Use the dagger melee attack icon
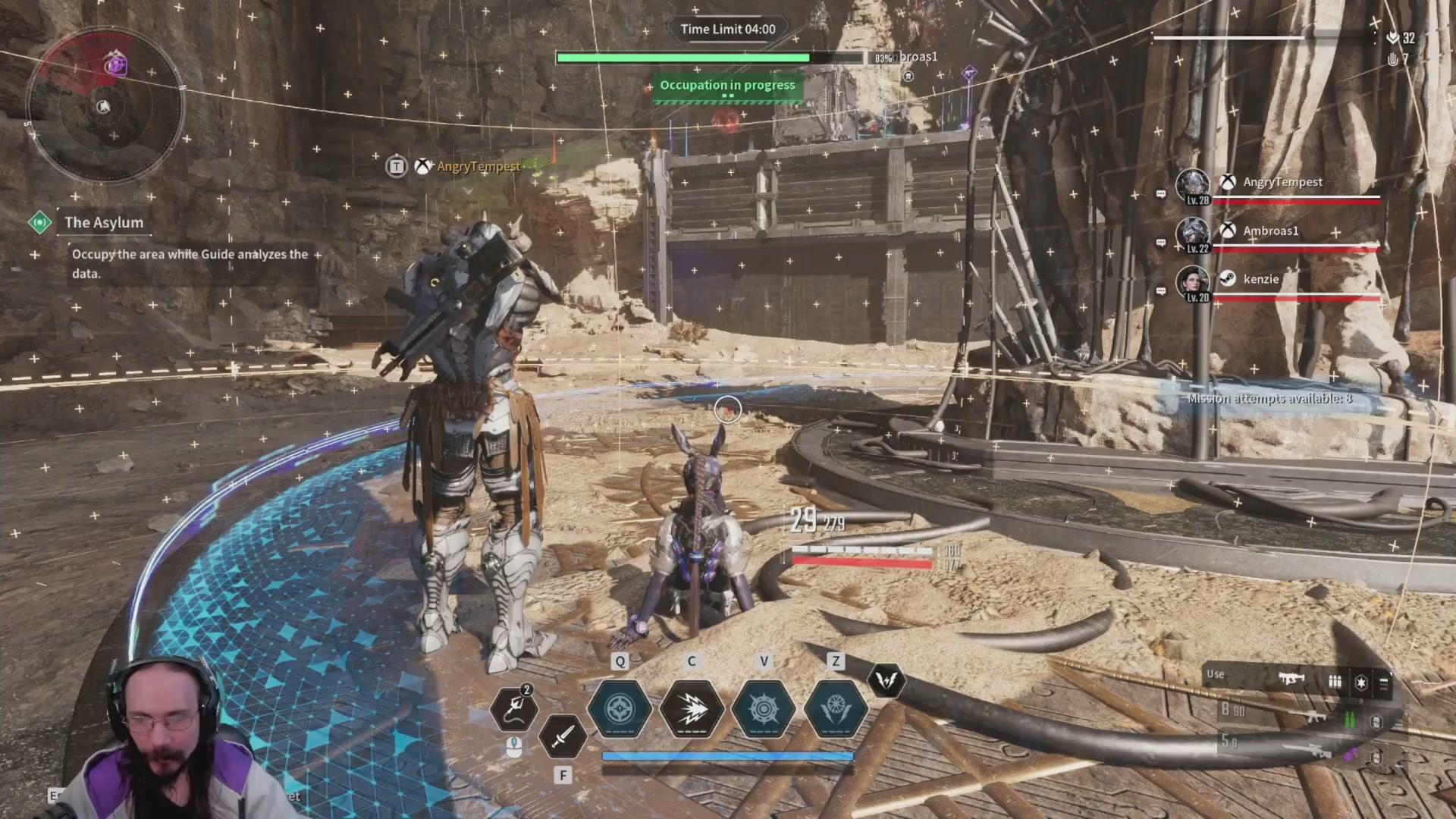 click(563, 736)
